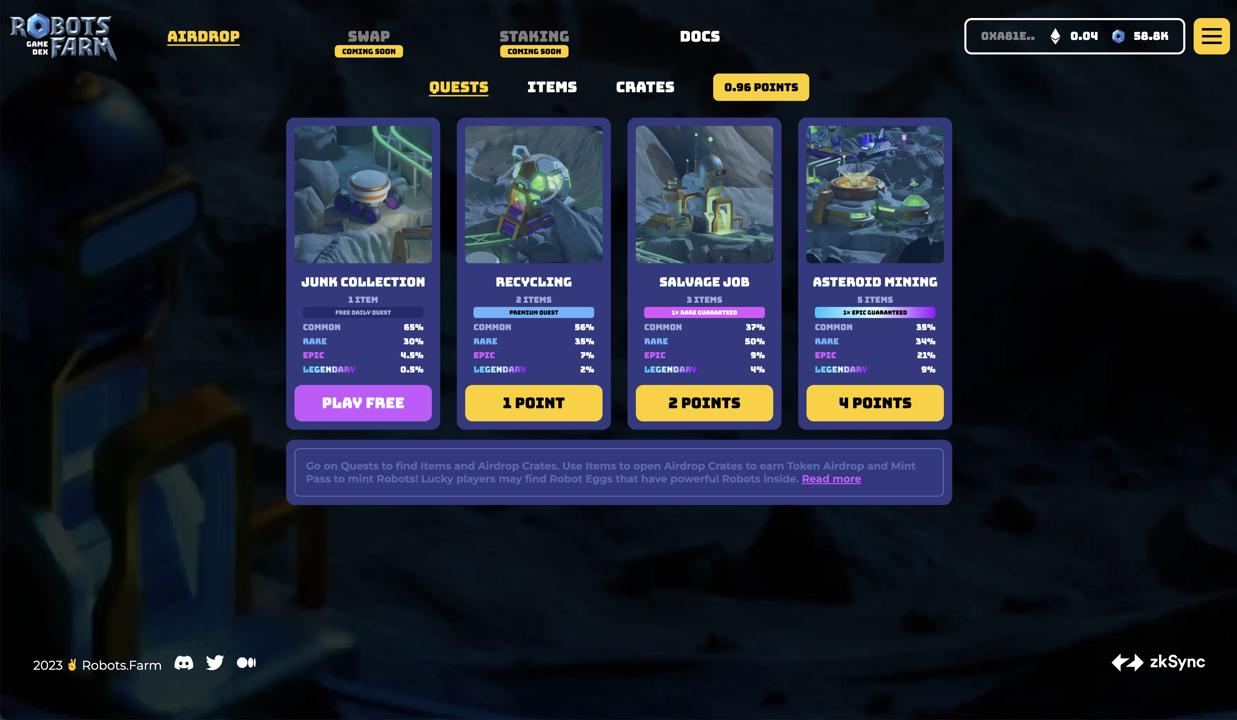Open the Crates tab
Image resolution: width=1237 pixels, height=720 pixels.
[x=645, y=87]
